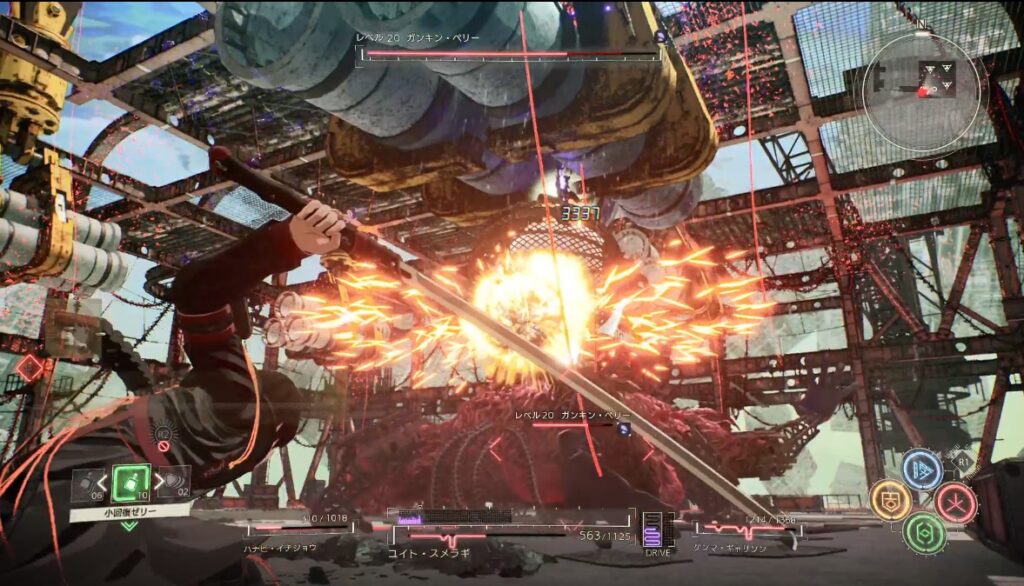1024x586 pixels.
Task: Select the green healing jelly item slot
Action: 131,483
